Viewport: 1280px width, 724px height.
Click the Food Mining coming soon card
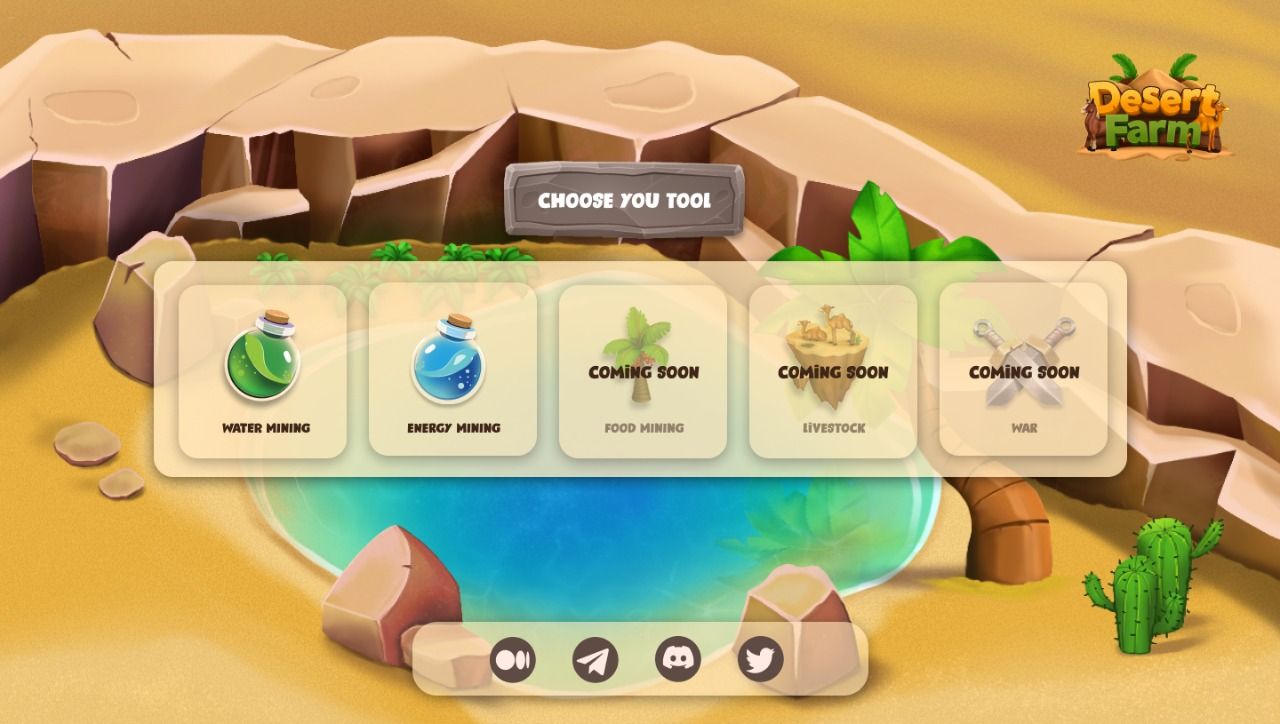point(643,371)
